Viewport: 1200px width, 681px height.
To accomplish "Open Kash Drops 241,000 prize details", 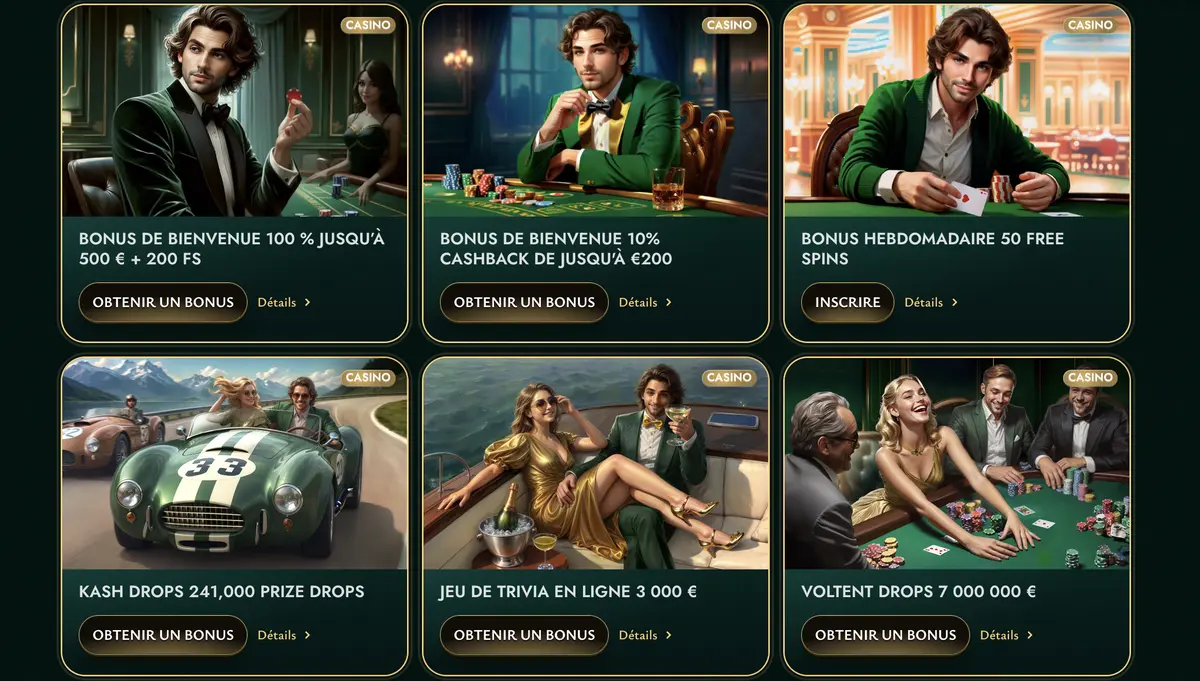I will pos(284,635).
